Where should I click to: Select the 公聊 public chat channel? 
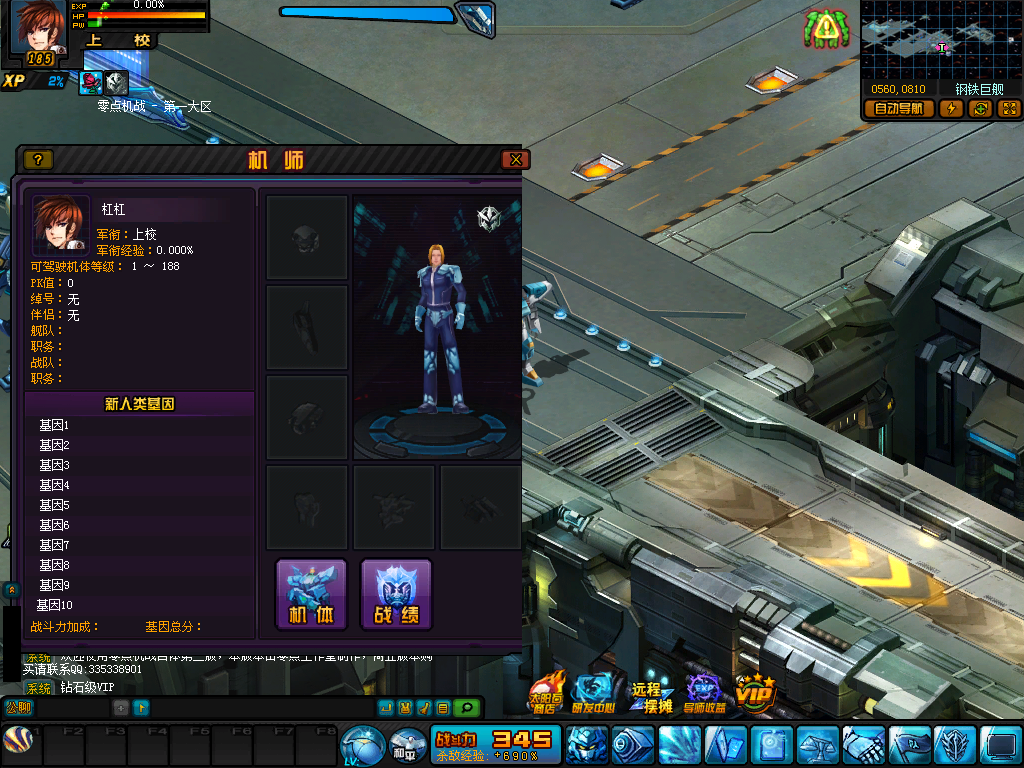pyautogui.click(x=19, y=708)
